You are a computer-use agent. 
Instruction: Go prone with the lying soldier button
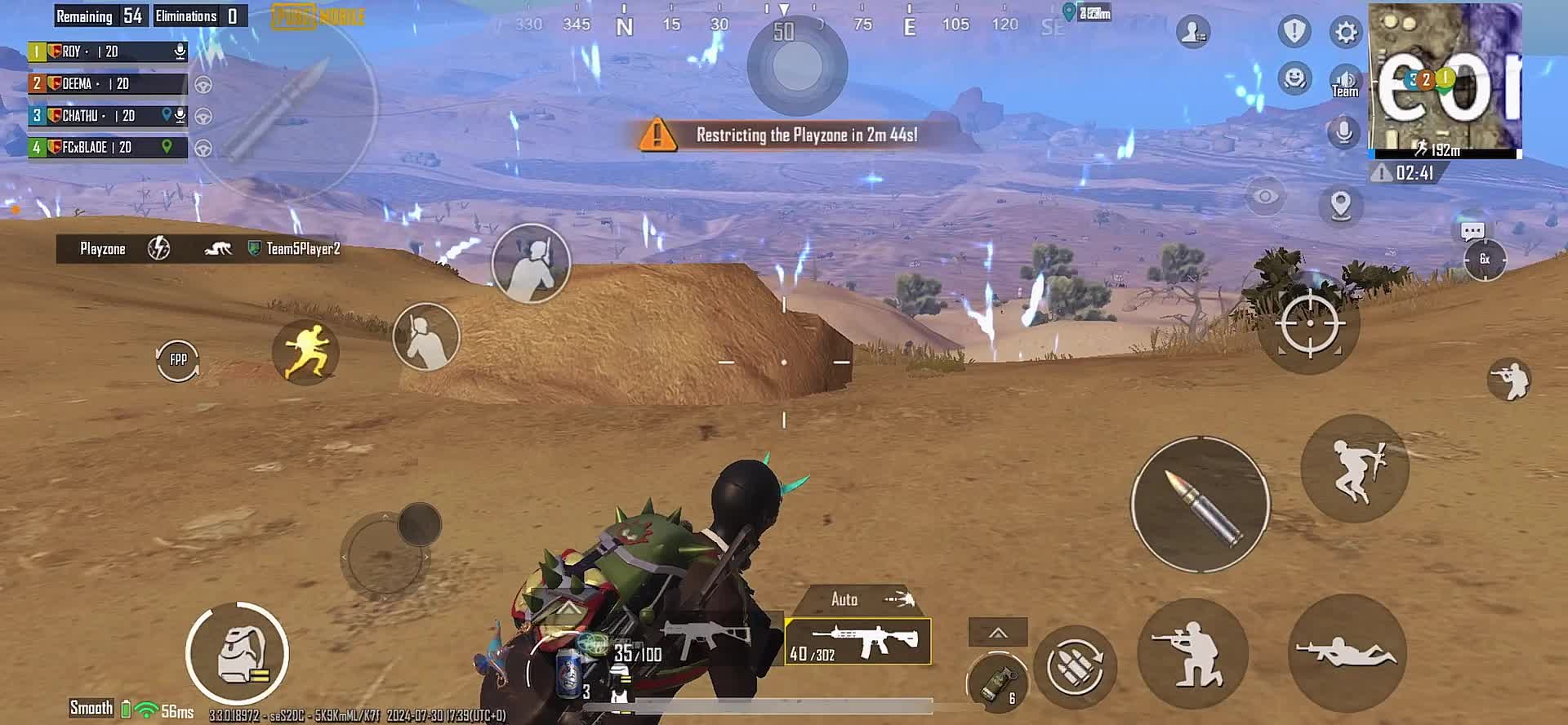click(x=1347, y=654)
